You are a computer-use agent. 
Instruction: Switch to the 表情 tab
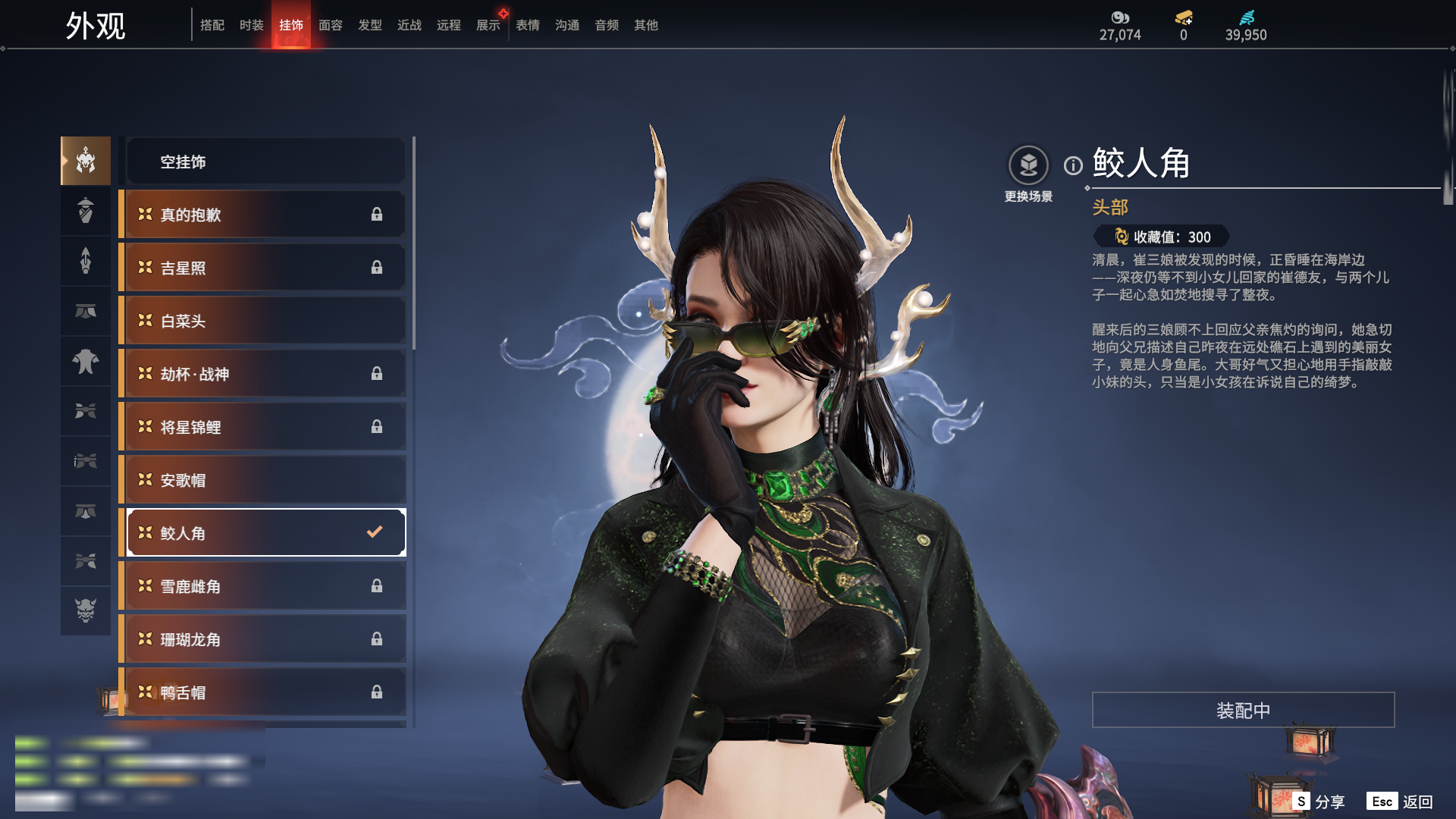527,25
